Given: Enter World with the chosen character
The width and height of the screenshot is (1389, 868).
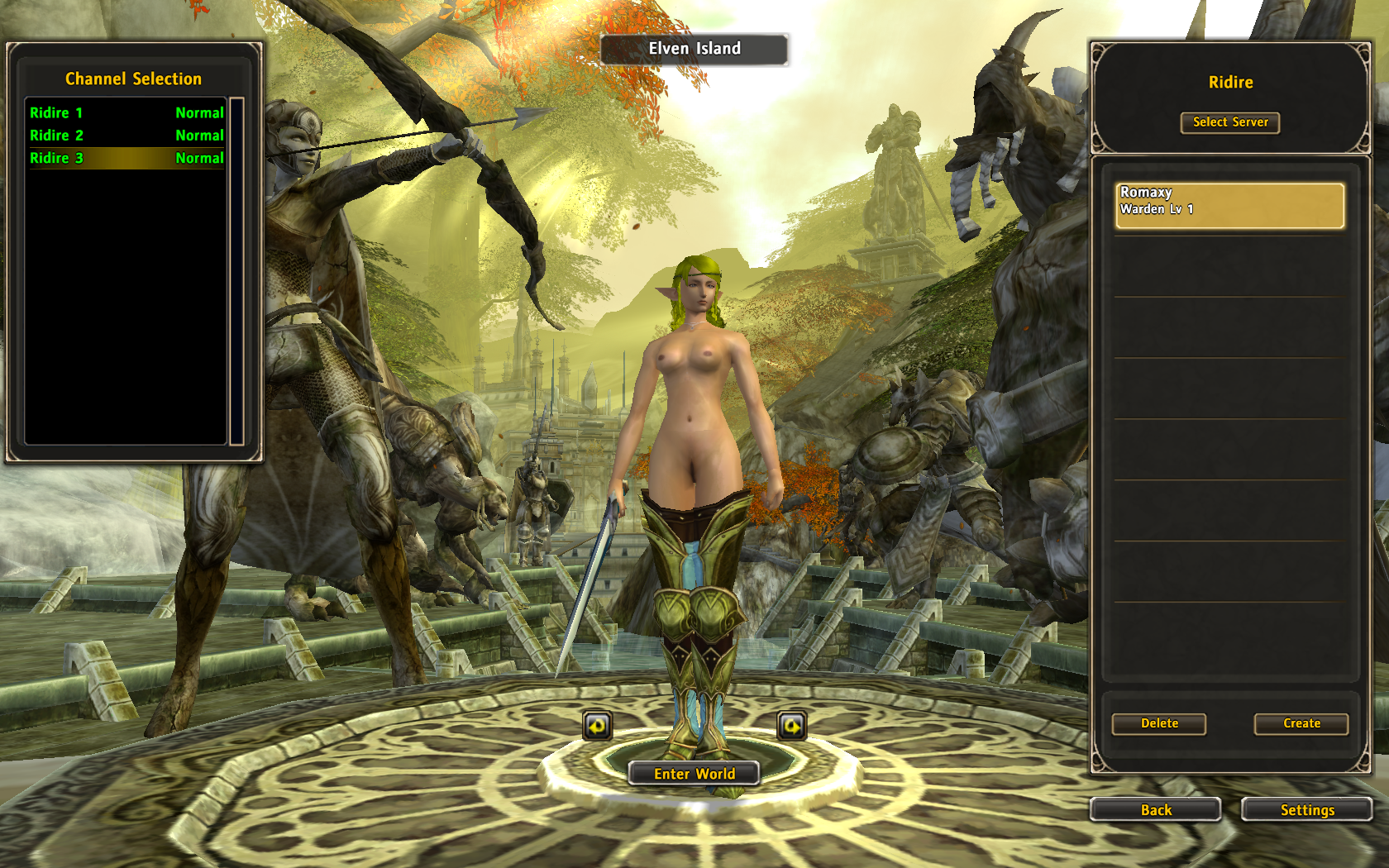Looking at the screenshot, I should [694, 774].
